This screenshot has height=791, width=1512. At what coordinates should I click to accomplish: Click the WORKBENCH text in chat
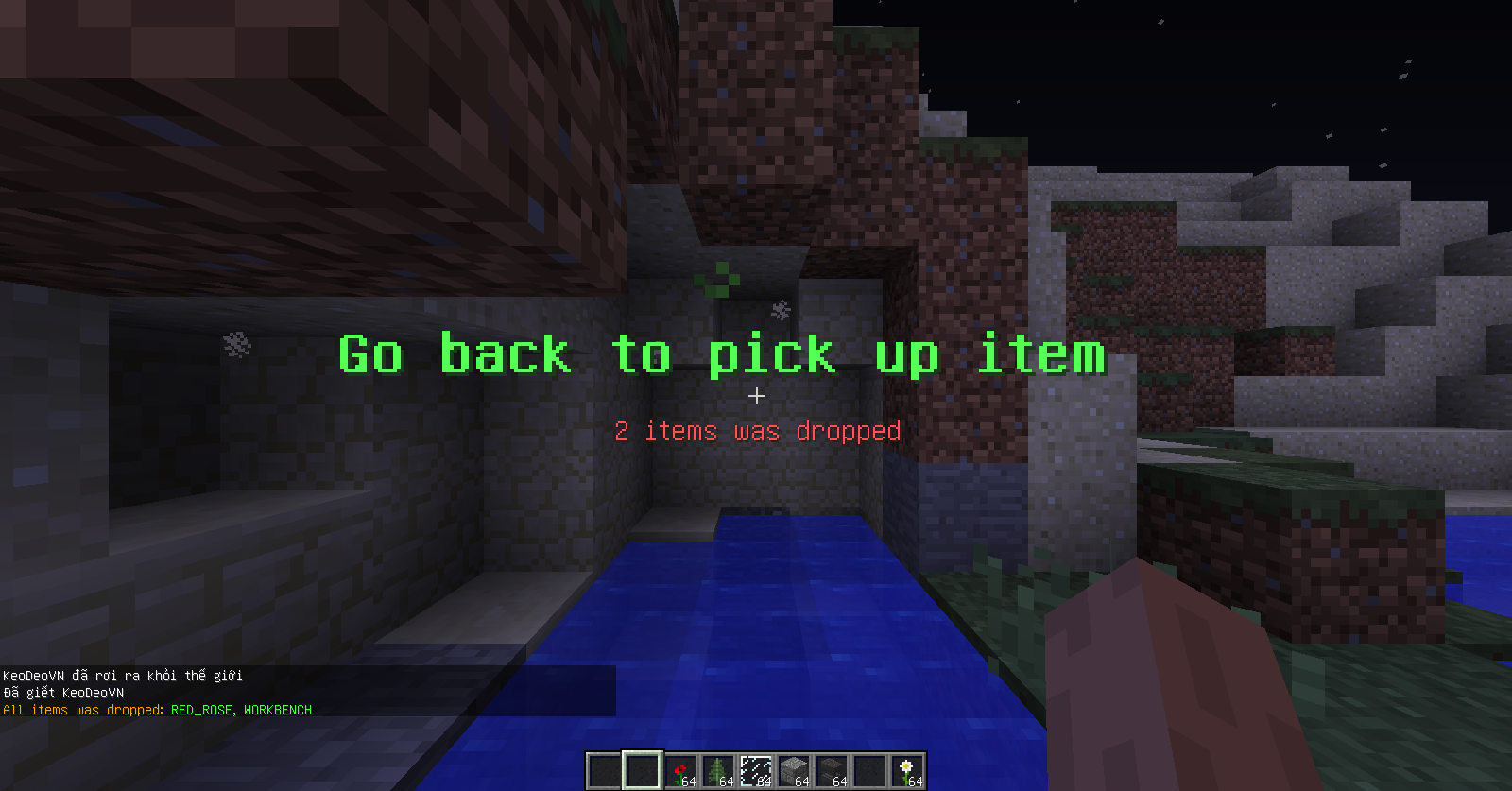pos(279,710)
